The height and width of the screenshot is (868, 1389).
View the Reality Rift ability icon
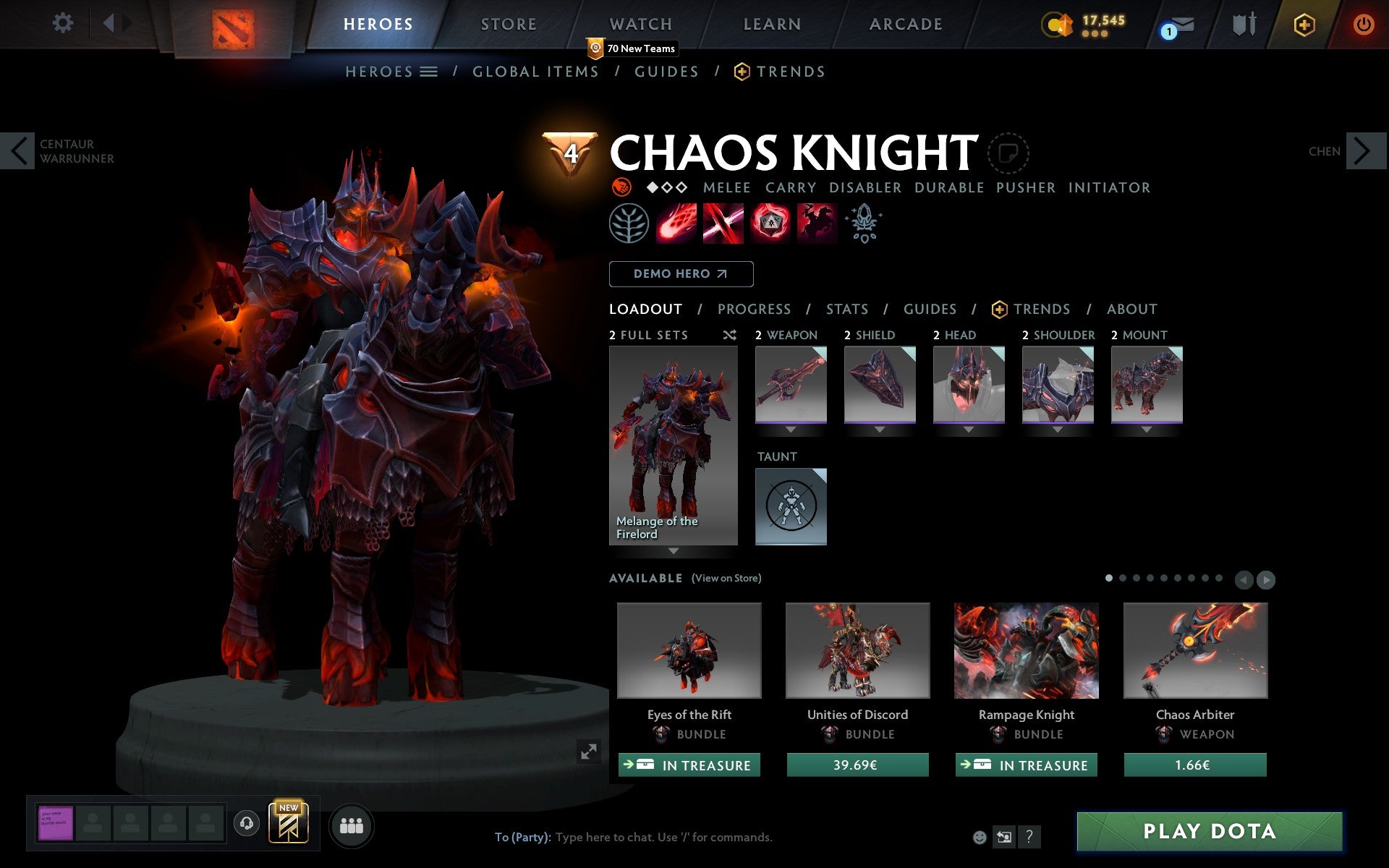click(723, 224)
